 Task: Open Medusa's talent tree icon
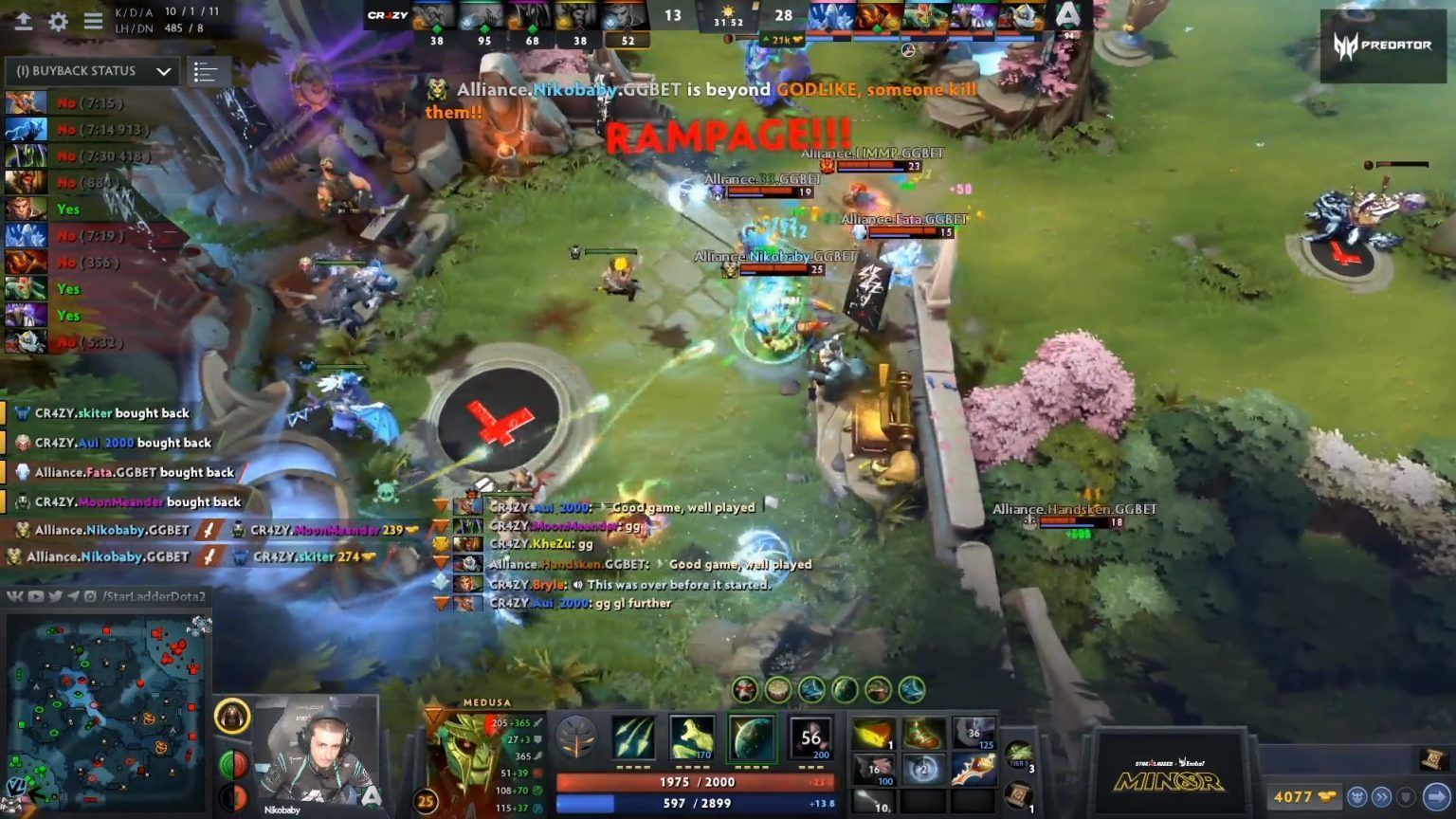pyautogui.click(x=578, y=737)
